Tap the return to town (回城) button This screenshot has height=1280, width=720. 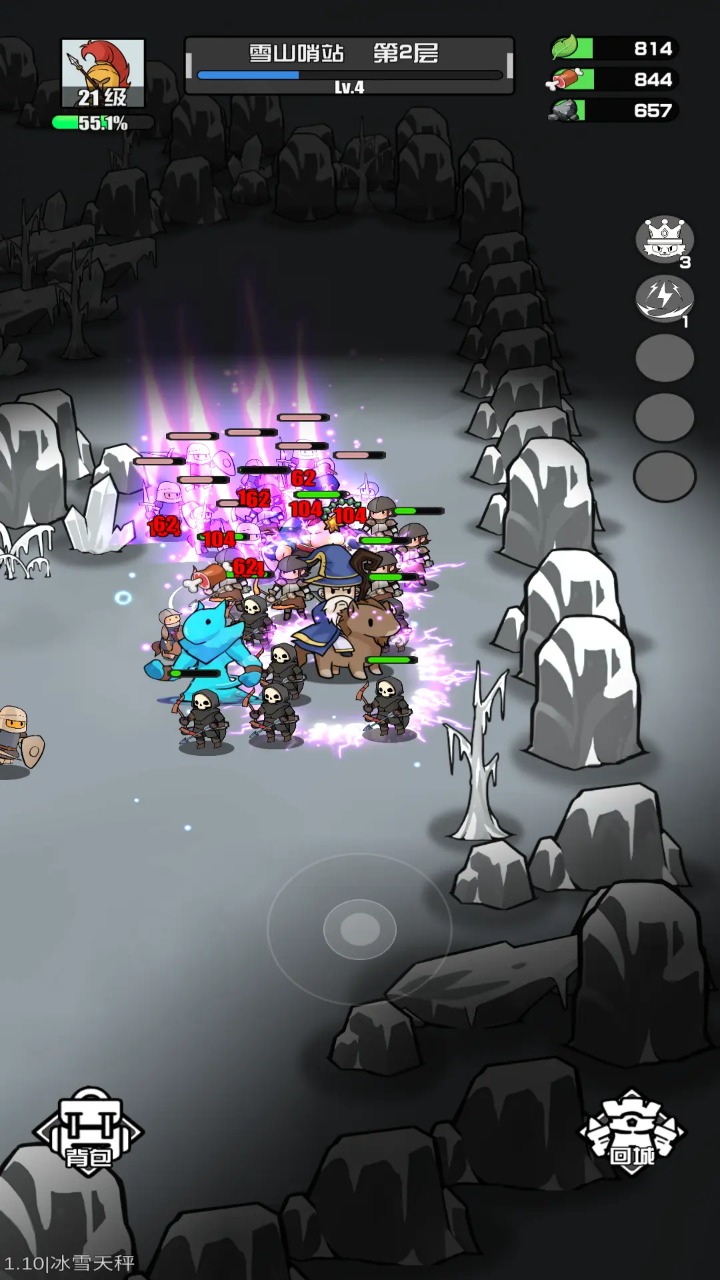632,1131
